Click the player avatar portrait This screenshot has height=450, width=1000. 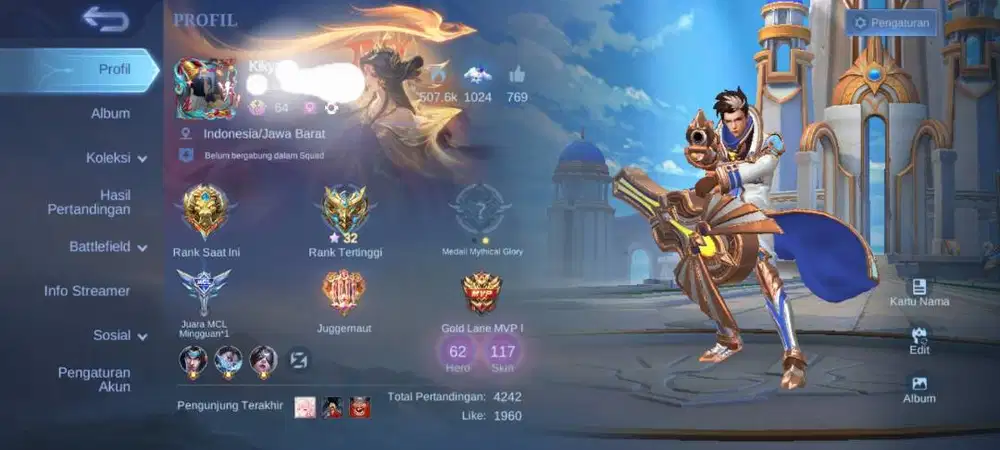206,88
